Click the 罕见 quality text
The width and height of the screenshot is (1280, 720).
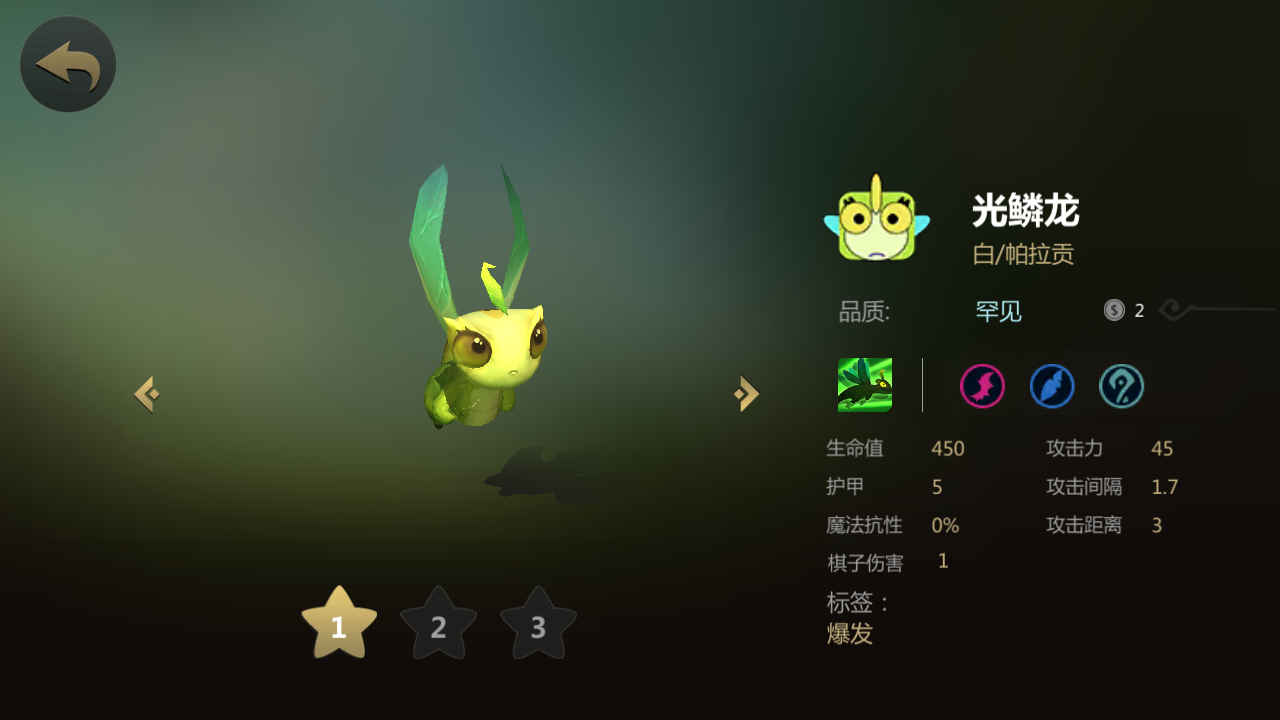coord(997,311)
